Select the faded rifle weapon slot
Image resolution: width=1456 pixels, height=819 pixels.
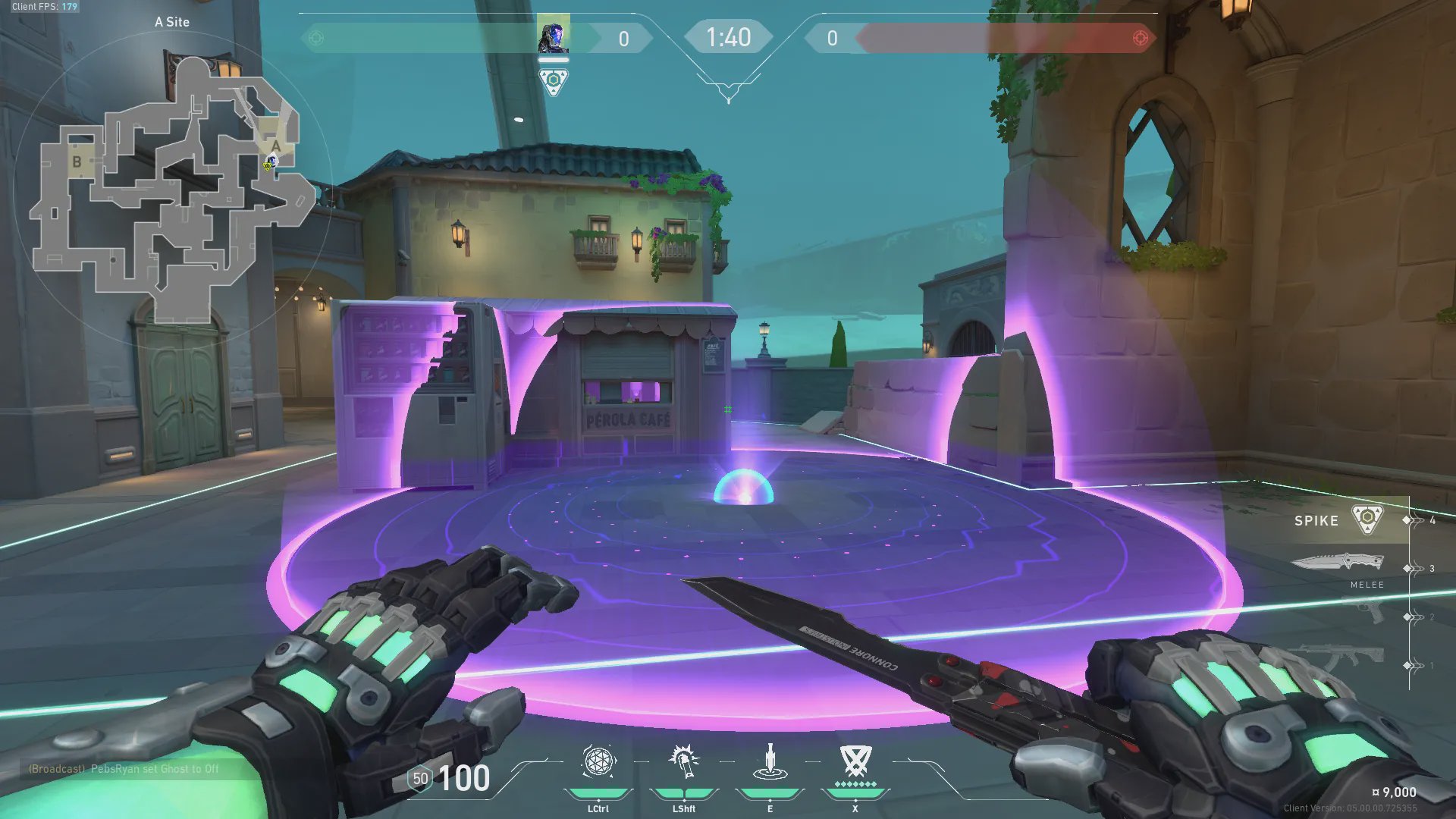click(x=1344, y=657)
